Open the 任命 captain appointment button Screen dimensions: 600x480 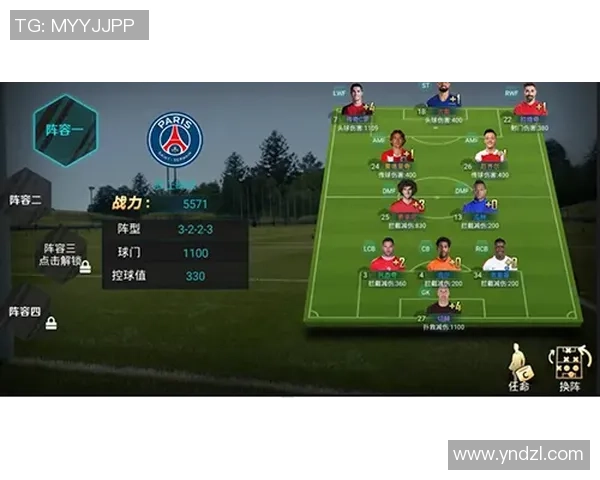(519, 366)
